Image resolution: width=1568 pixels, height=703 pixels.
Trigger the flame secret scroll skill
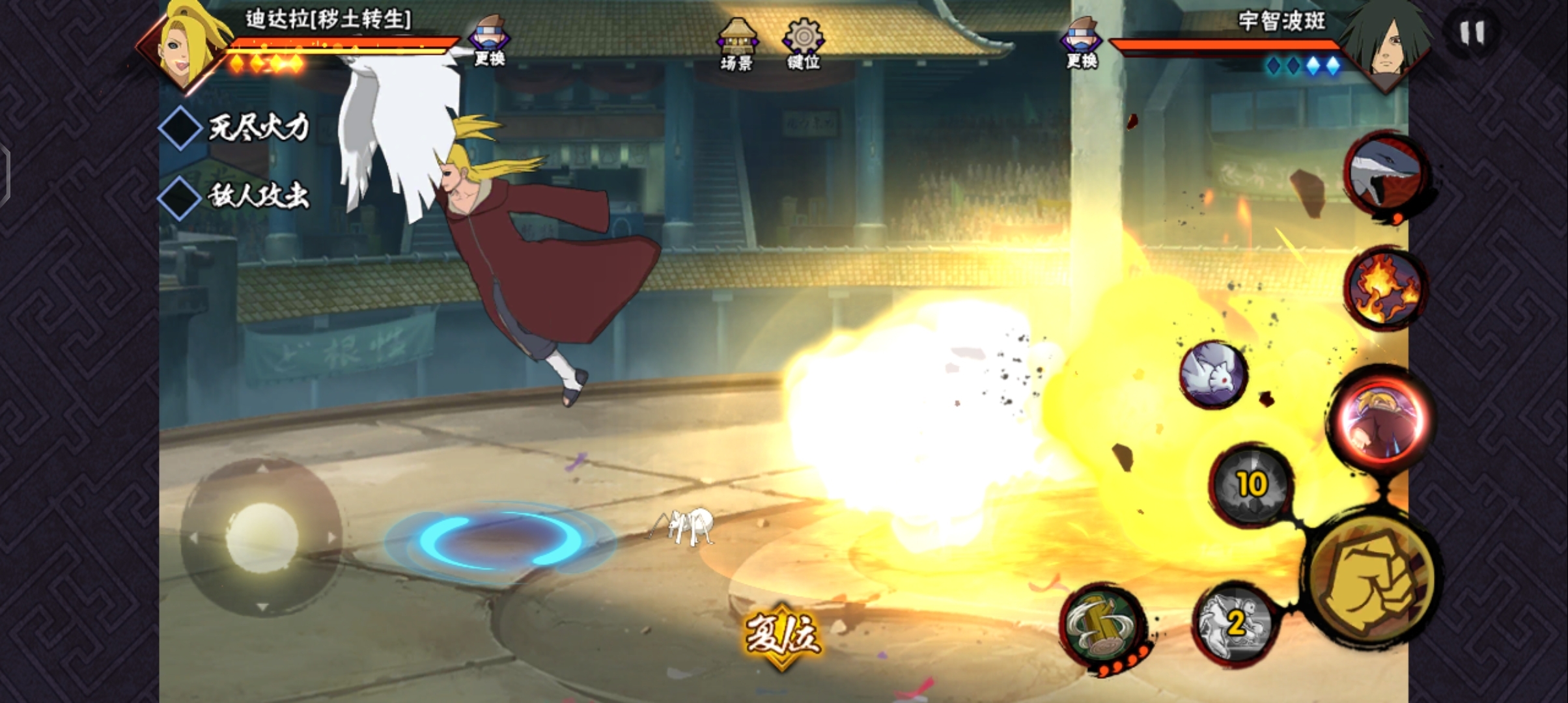(x=1385, y=288)
